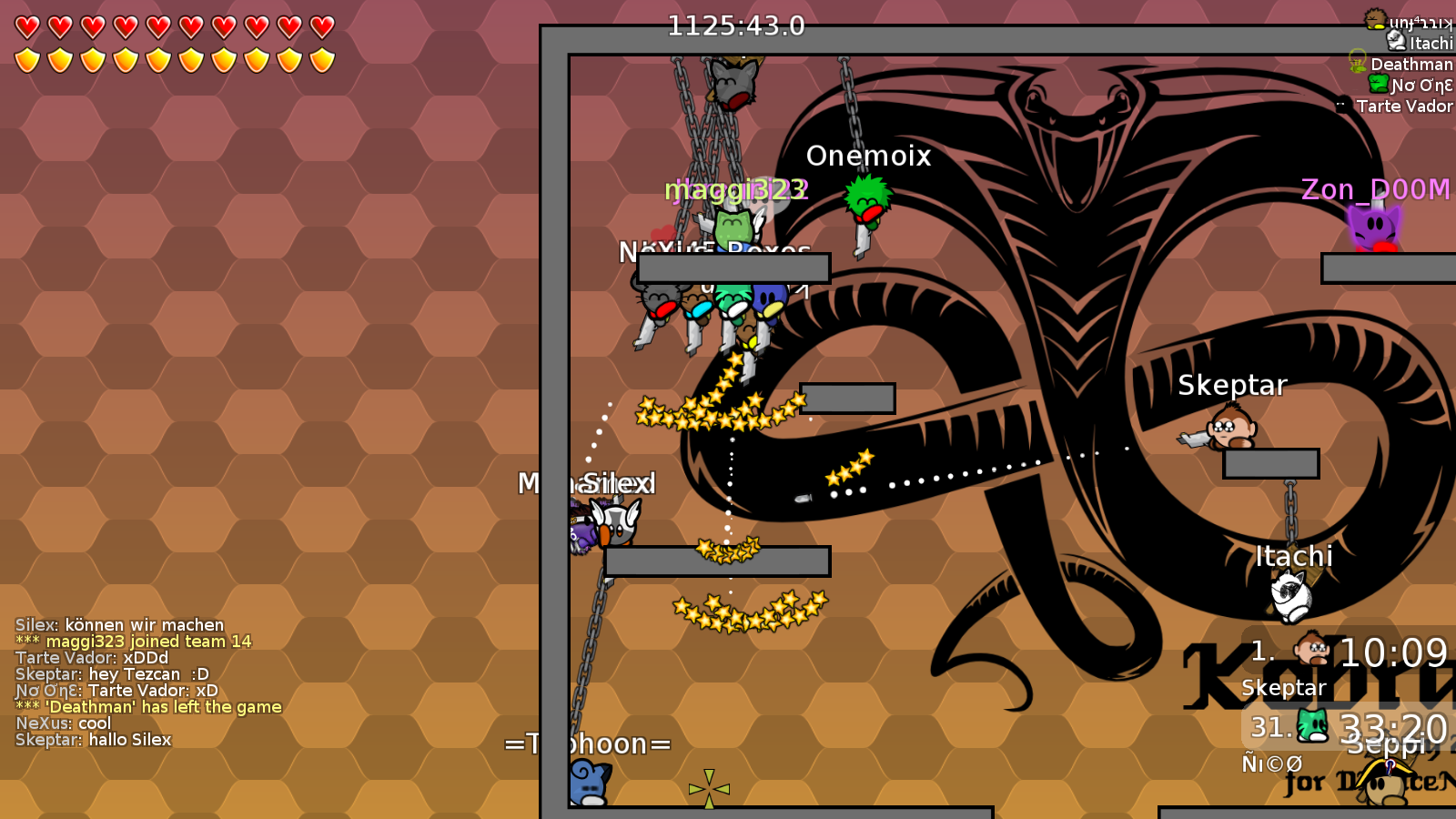Click the maggi323 joined team 14 message
The width and height of the screenshot is (1456, 819).
coord(134,642)
